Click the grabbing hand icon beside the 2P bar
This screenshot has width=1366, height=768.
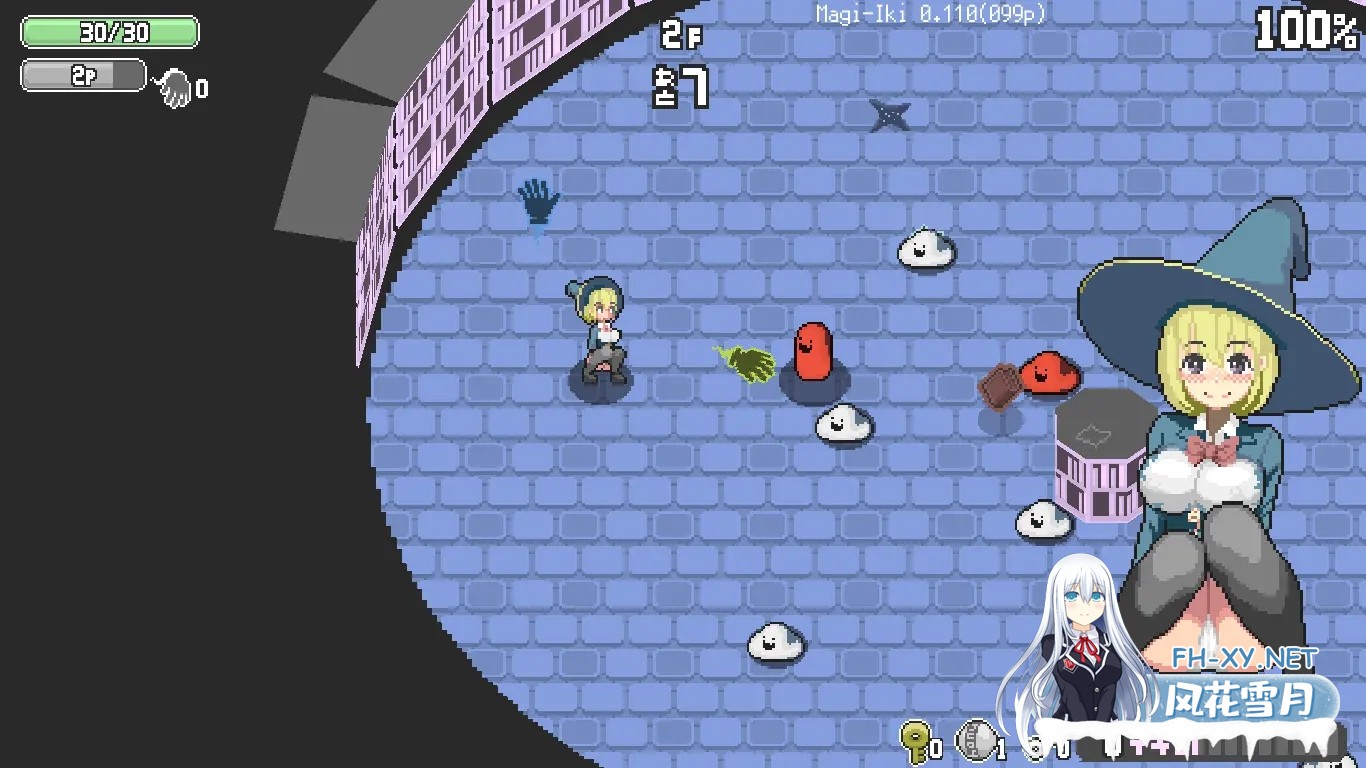pos(174,85)
